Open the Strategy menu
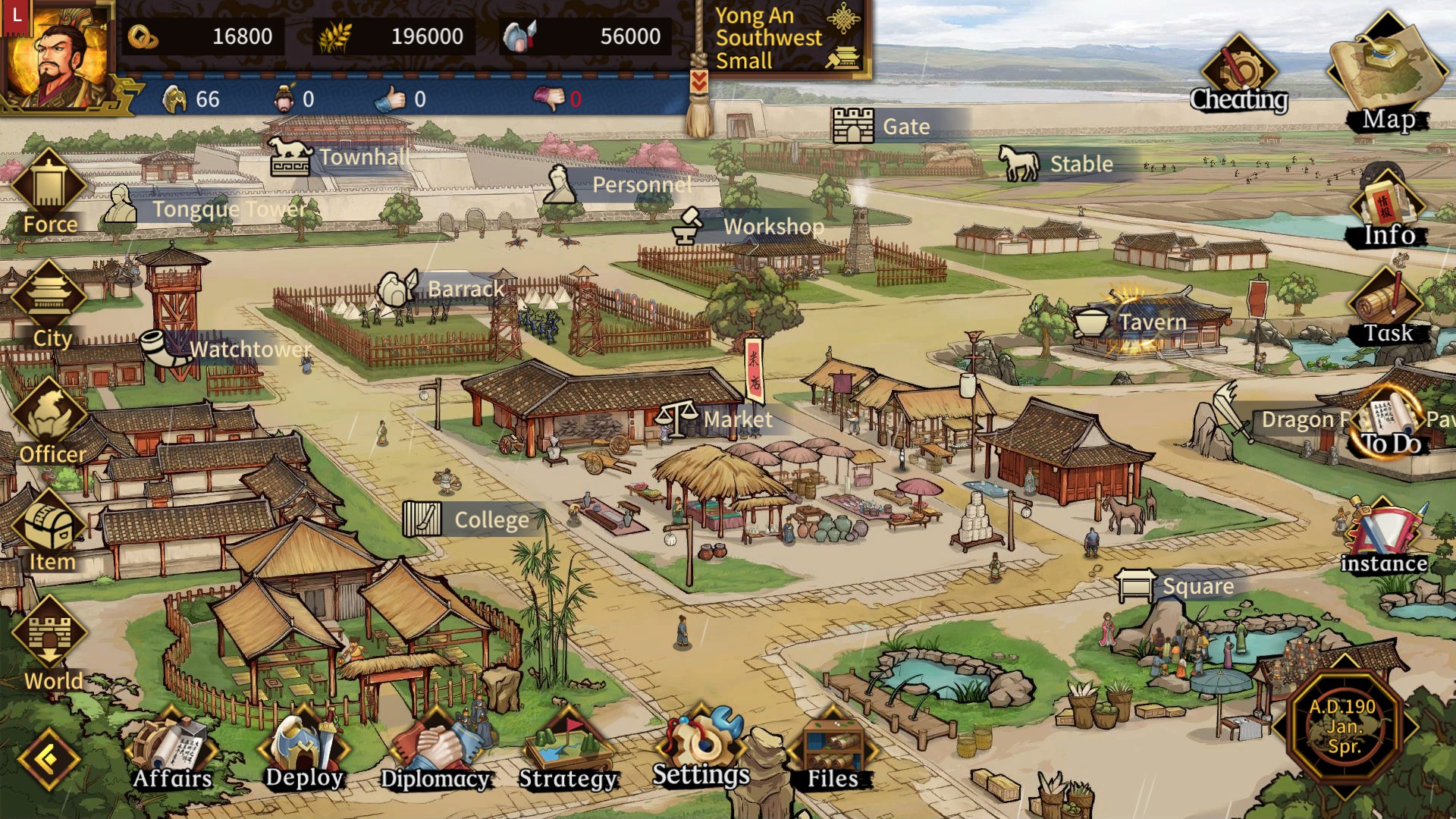 coord(568,752)
